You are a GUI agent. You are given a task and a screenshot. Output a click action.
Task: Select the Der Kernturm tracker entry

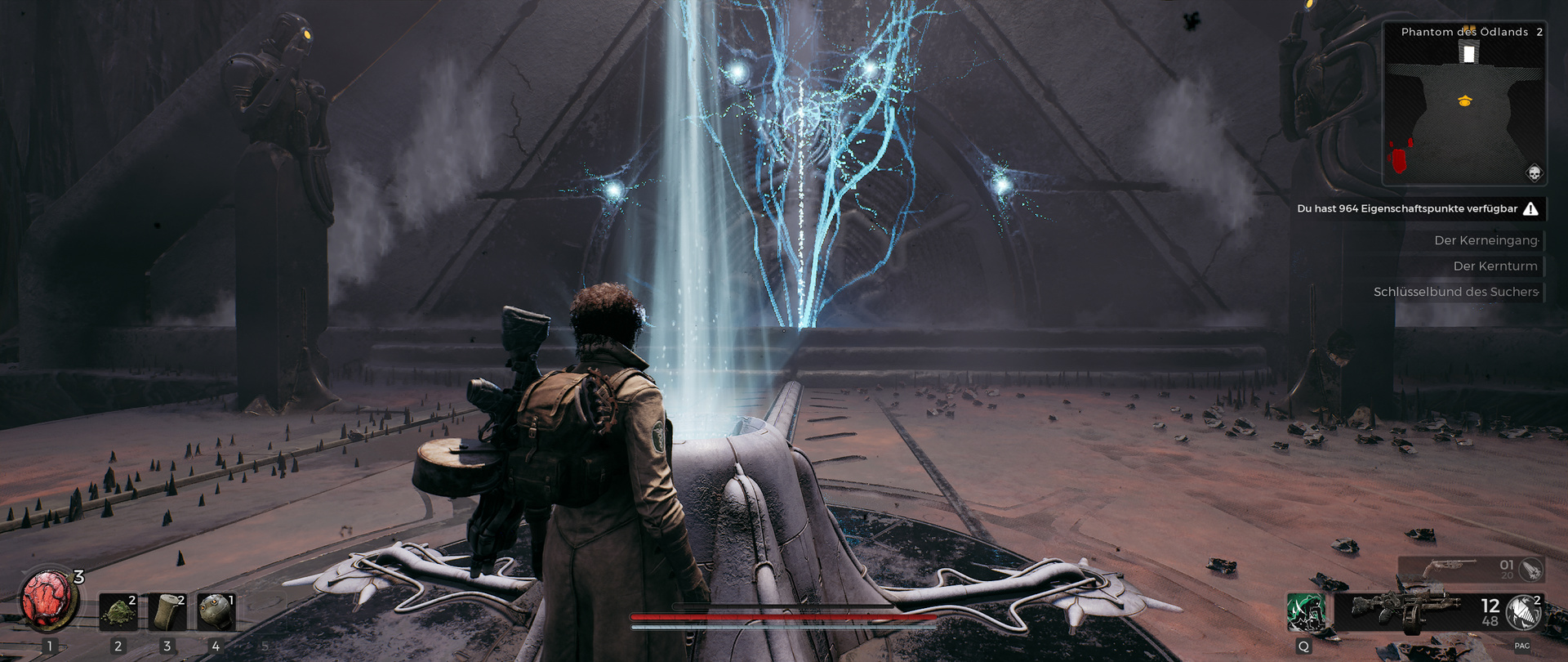pos(1494,266)
